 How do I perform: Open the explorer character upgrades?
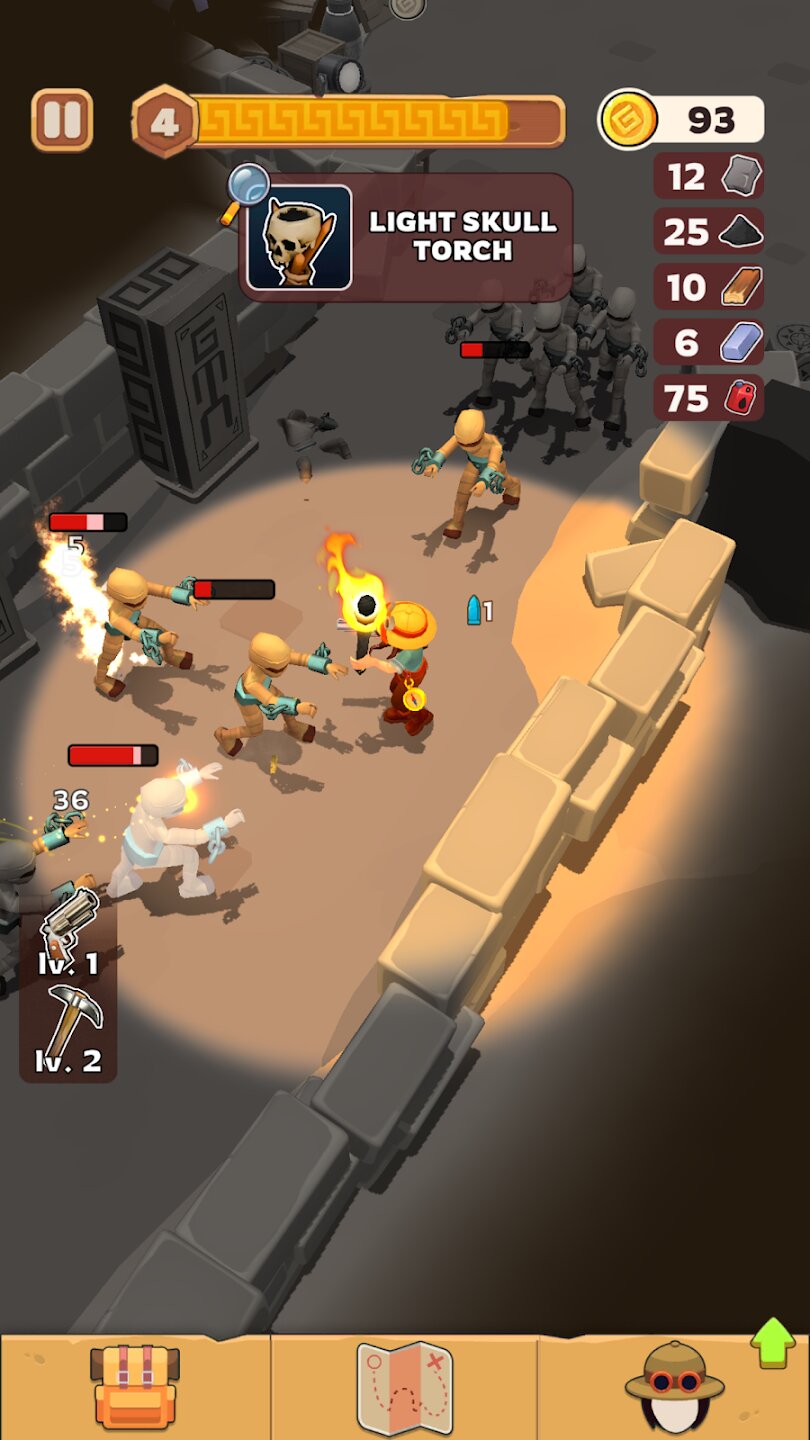[675, 1387]
